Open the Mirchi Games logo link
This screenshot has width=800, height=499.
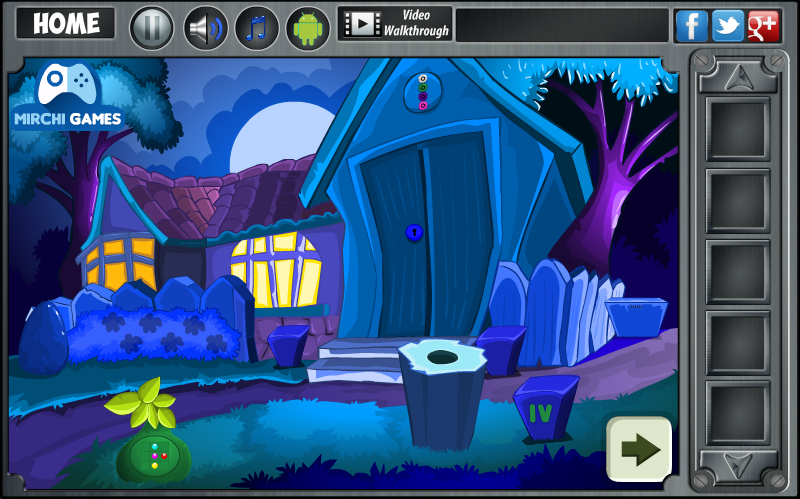coord(67,98)
